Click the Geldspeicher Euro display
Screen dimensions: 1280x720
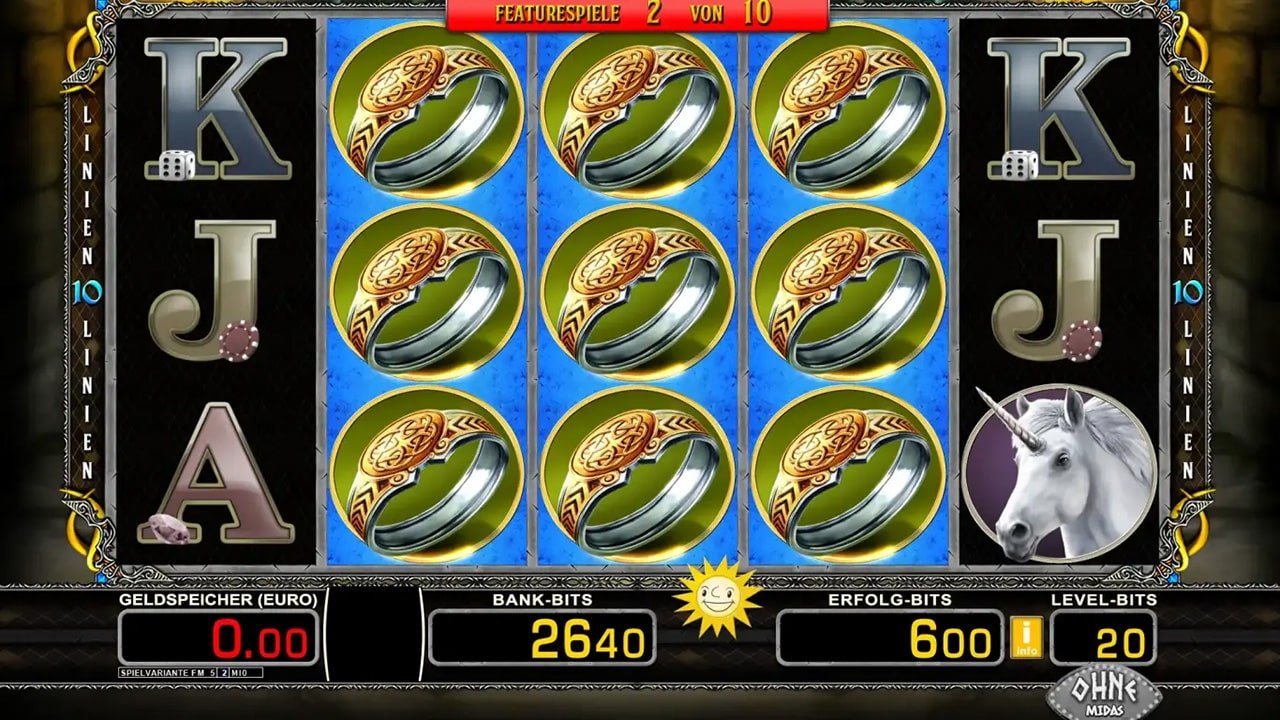(x=220, y=637)
